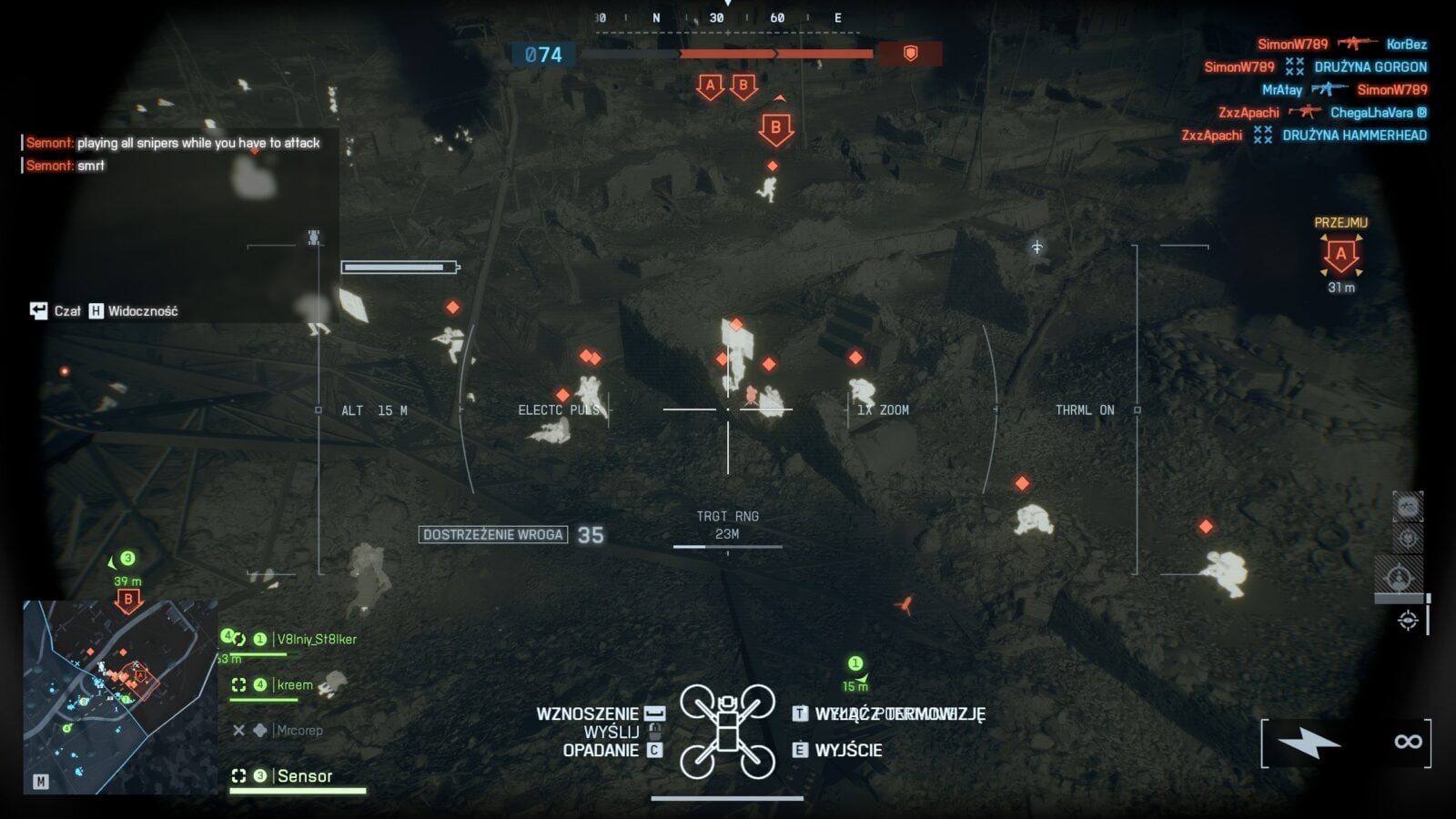This screenshot has height=819, width=1456.
Task: Click the B objective marker above the minimap
Action: 128,600
